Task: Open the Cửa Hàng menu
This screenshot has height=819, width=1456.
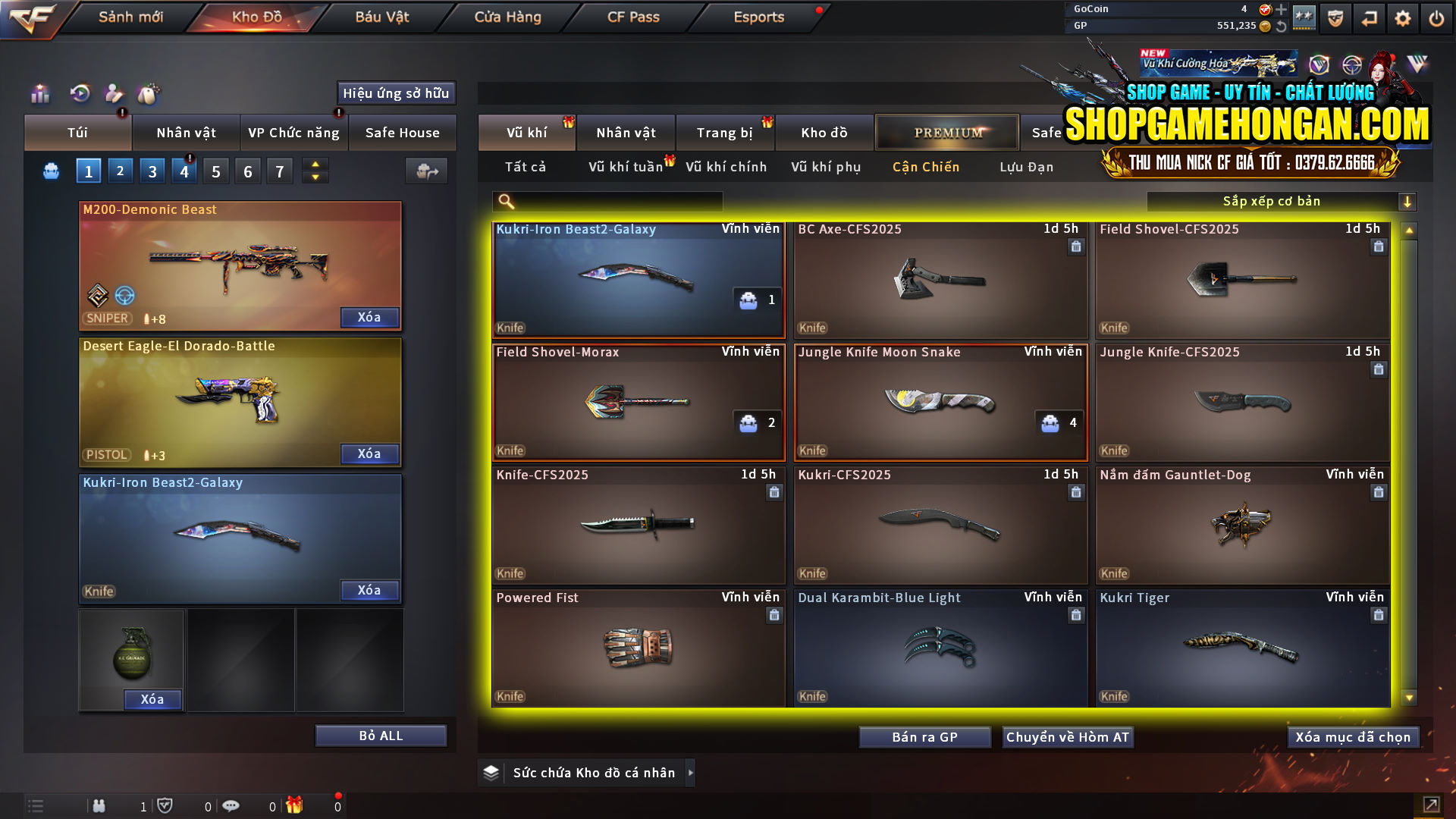Action: (x=507, y=17)
